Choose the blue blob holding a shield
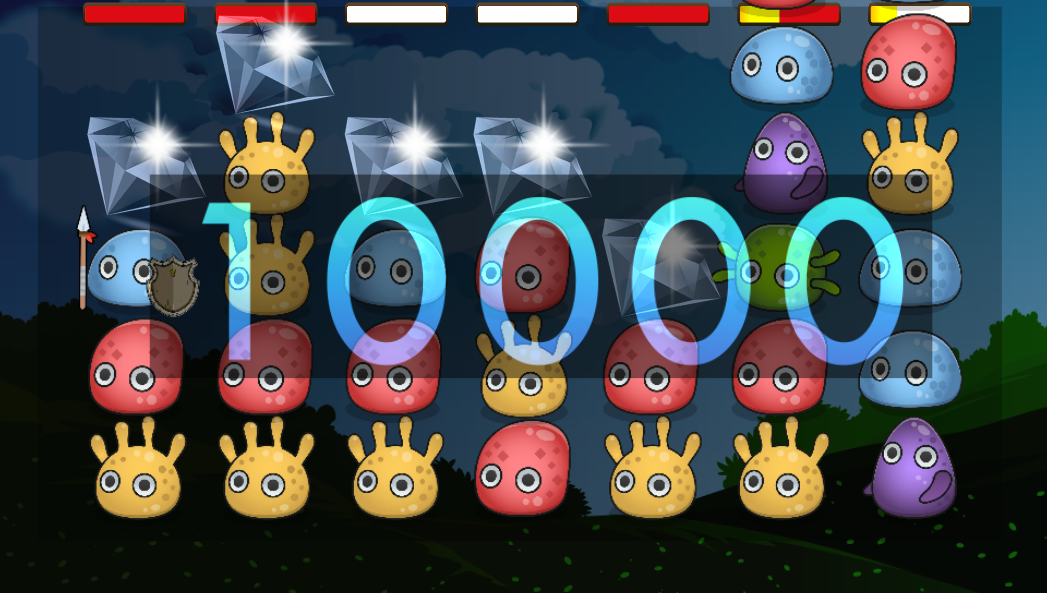 click(x=137, y=270)
